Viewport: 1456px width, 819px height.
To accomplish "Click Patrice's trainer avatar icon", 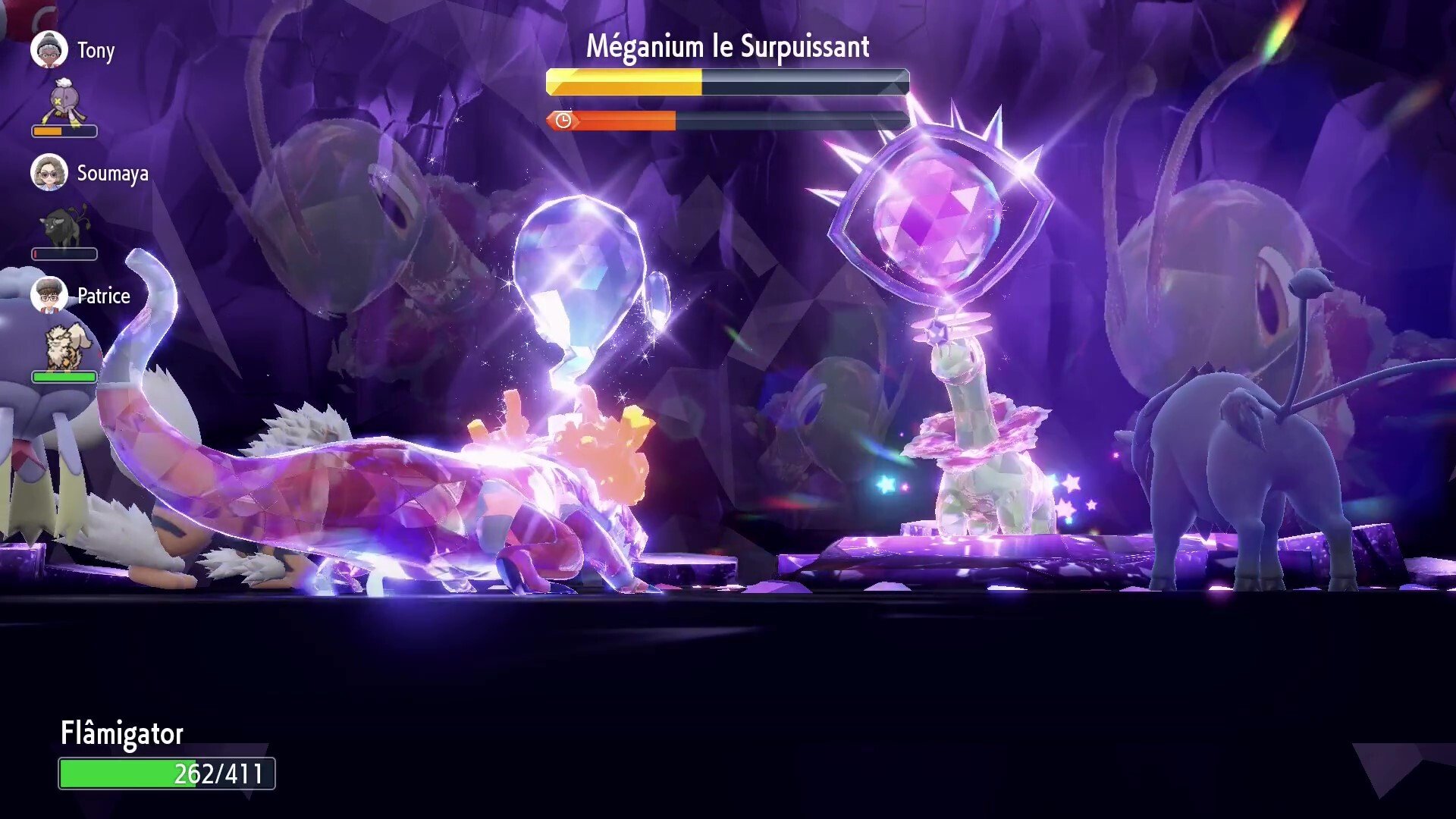I will (49, 296).
